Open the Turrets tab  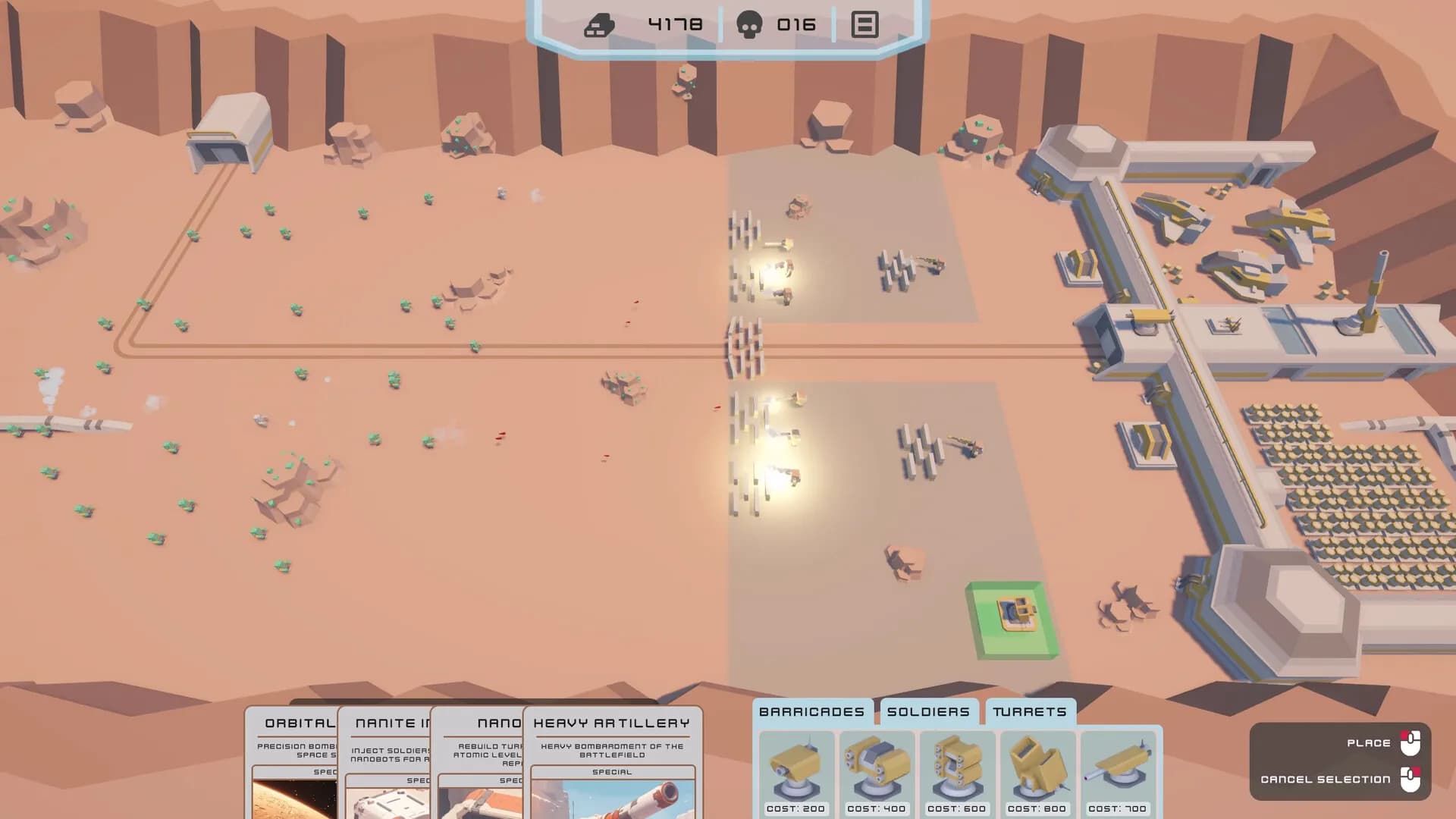point(1031,711)
